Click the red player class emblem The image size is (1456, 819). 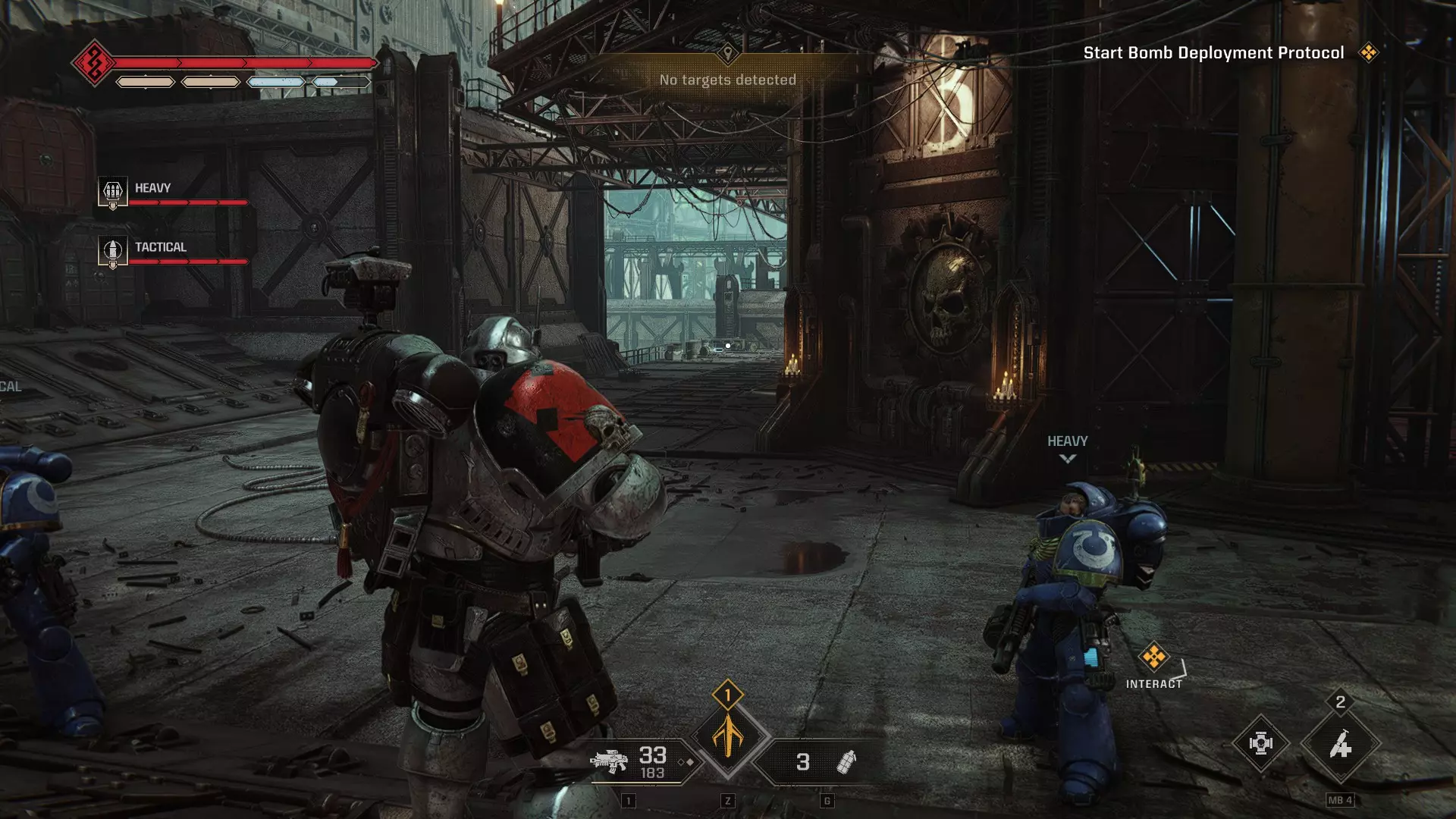coord(94,62)
